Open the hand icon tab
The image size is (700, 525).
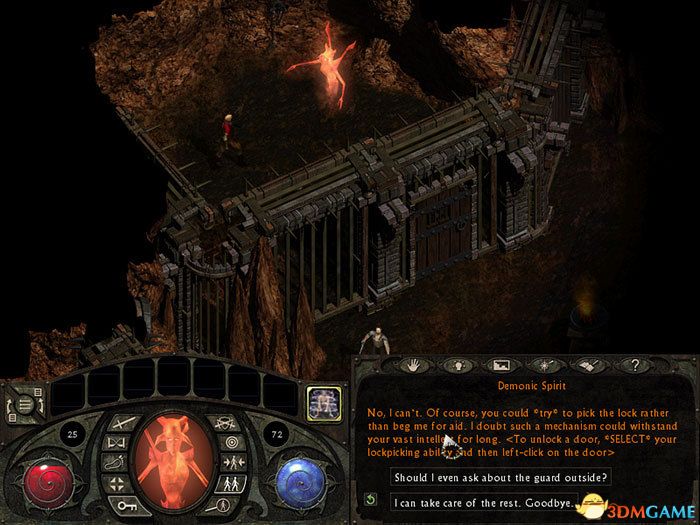pos(411,367)
